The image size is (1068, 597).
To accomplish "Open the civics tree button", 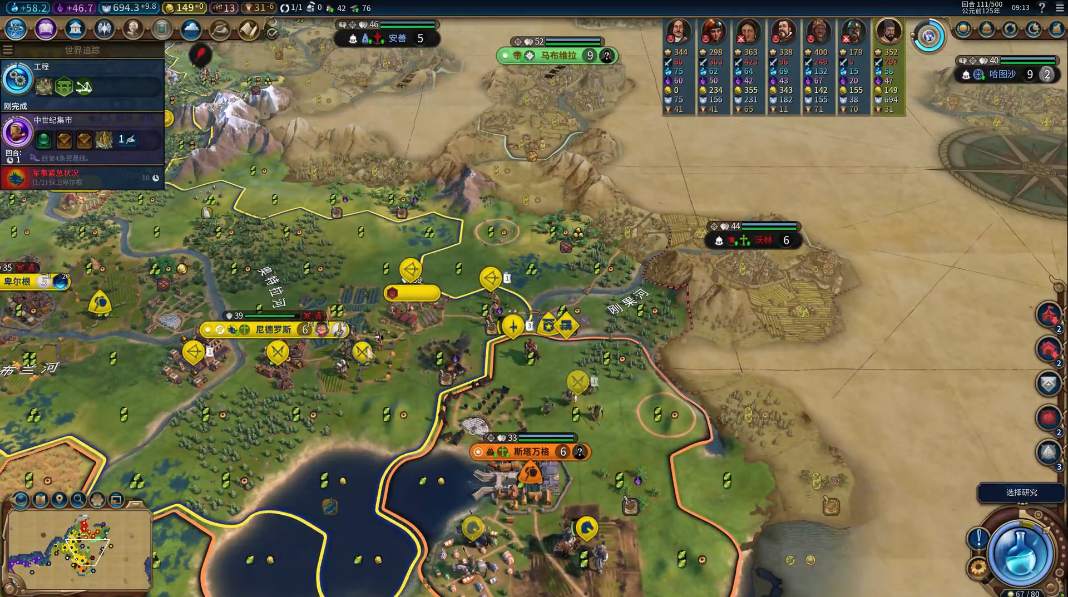I will (x=45, y=29).
